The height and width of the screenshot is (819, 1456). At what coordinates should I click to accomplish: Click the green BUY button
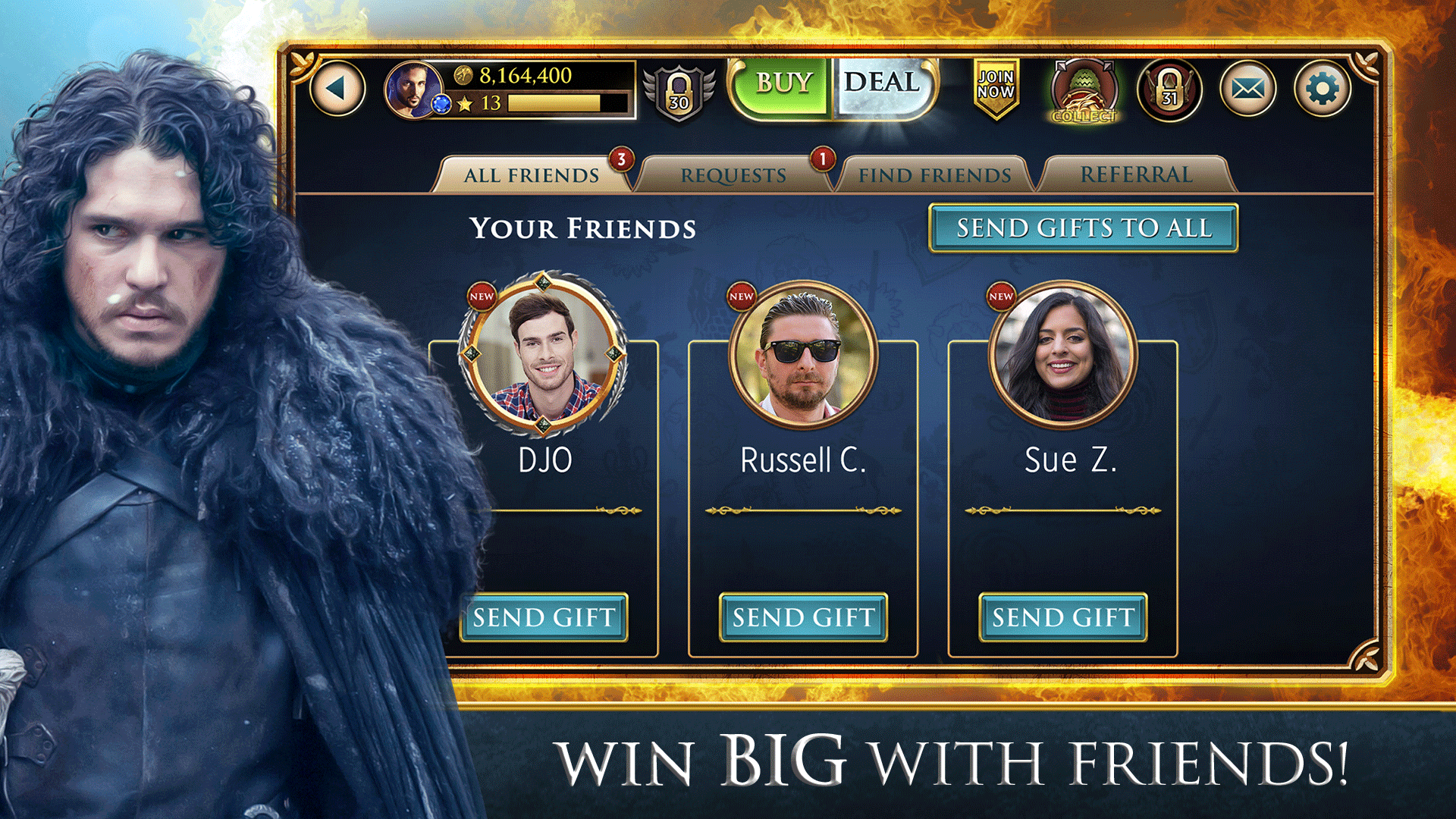pyautogui.click(x=781, y=83)
